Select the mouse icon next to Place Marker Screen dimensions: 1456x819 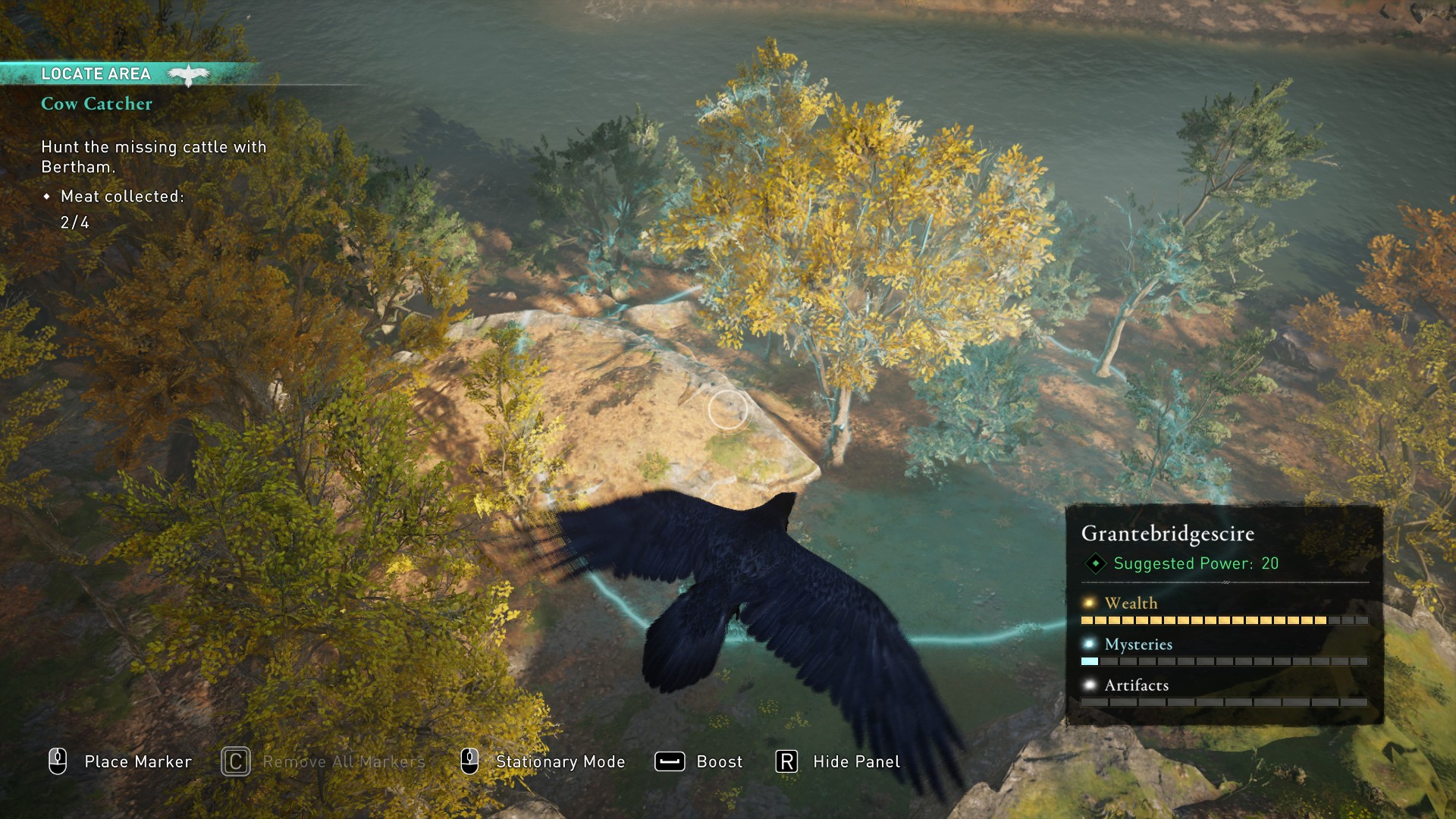(x=57, y=761)
